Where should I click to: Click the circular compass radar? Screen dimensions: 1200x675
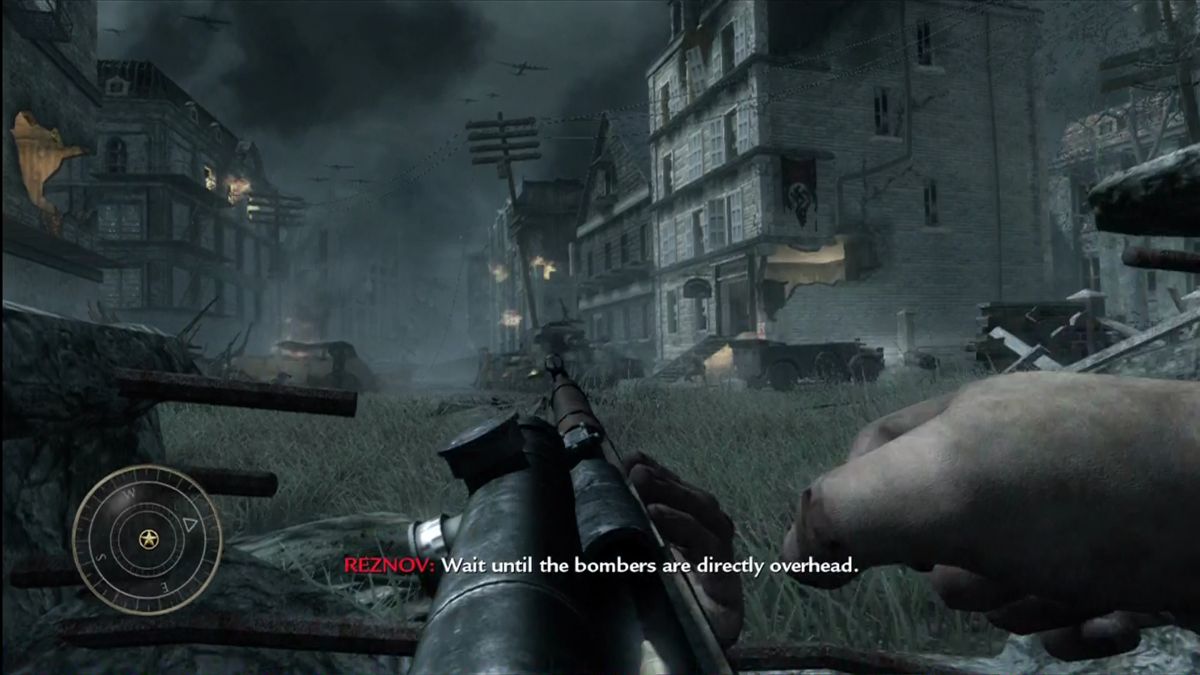(x=147, y=539)
